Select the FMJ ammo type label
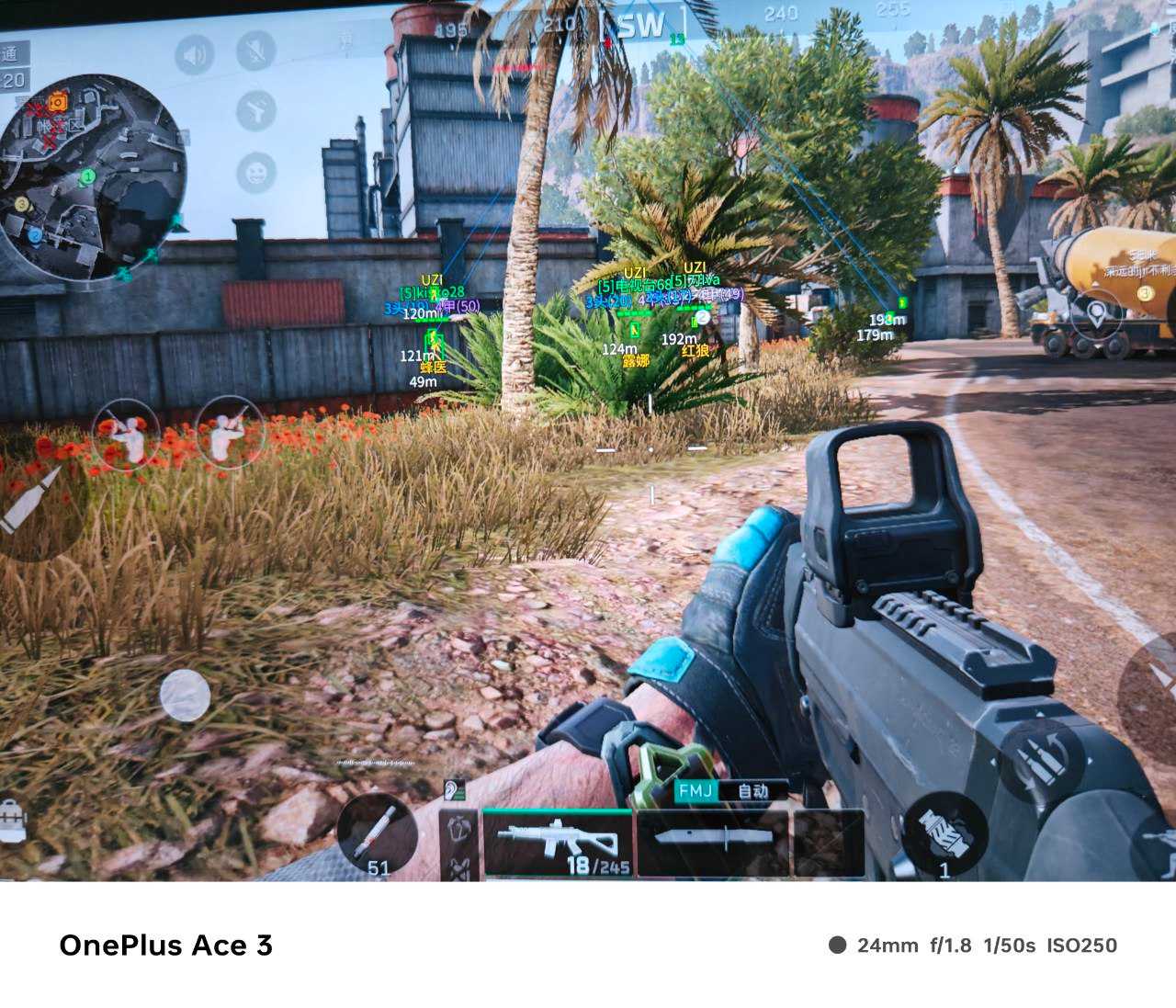The height and width of the screenshot is (1008, 1176). [x=695, y=791]
